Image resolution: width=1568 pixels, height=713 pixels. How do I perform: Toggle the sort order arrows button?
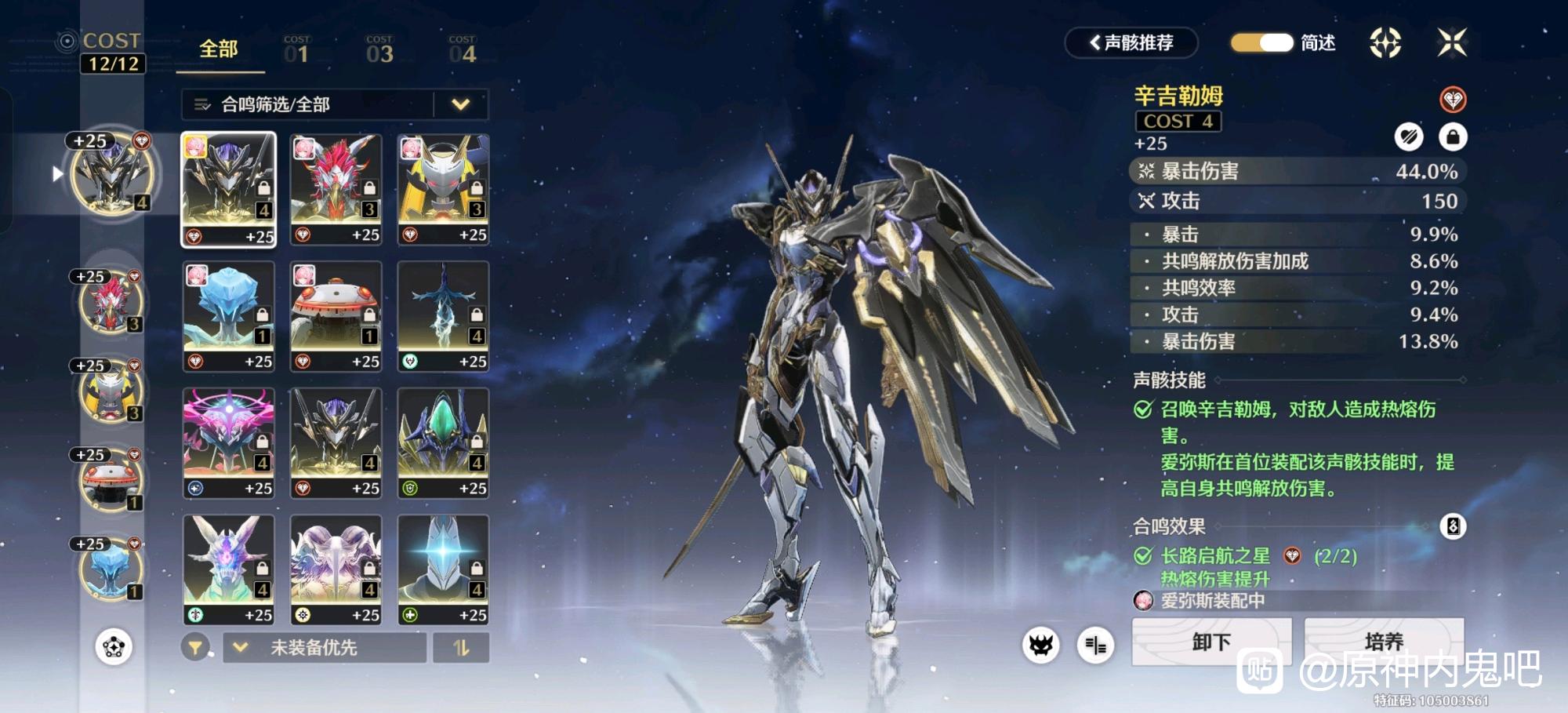tap(461, 648)
